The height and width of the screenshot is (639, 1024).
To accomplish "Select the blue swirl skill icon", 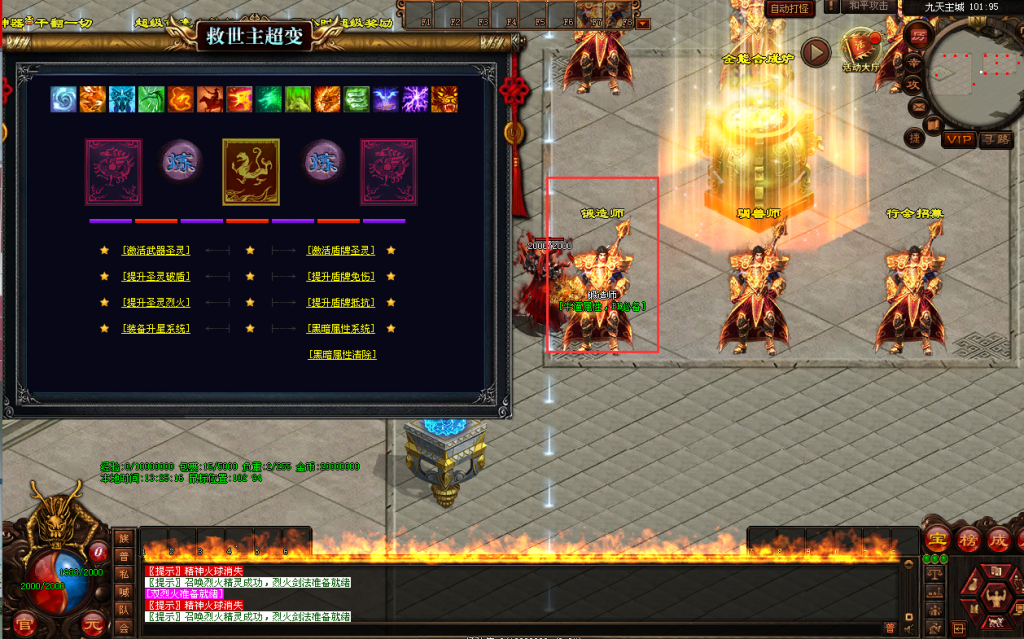I will 64,99.
